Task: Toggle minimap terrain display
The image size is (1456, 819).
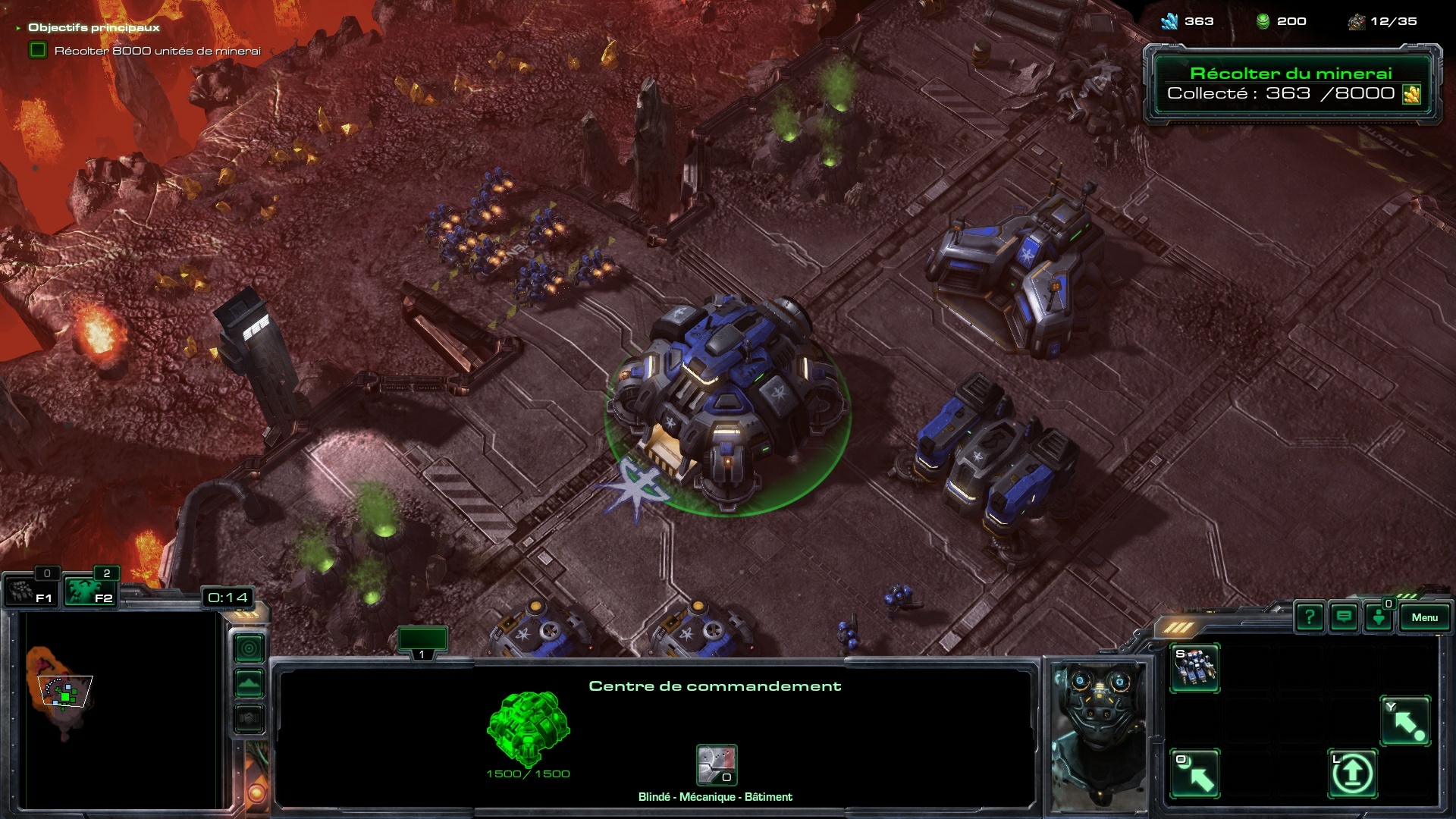Action: point(249,683)
